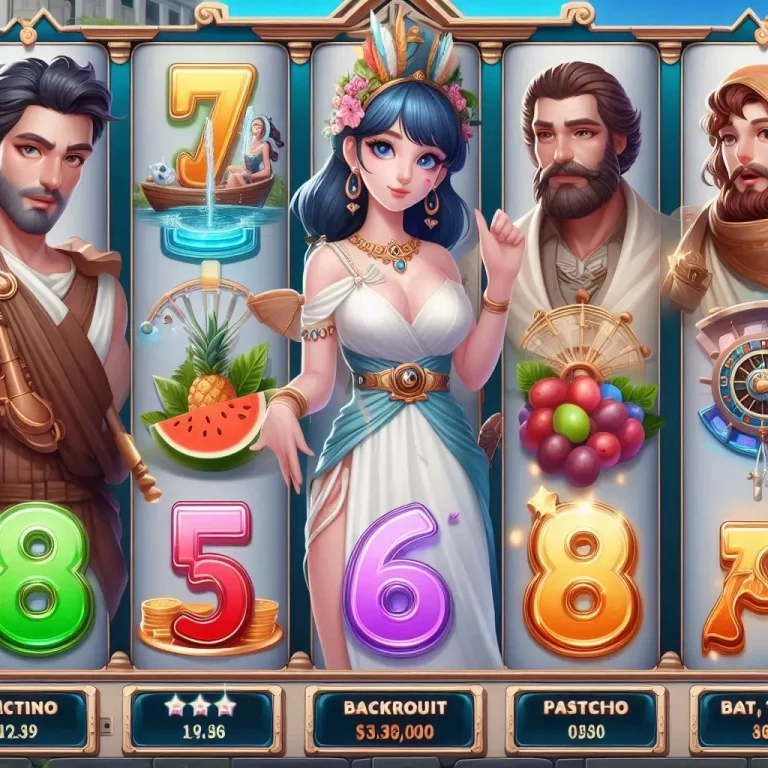768x768 pixels.
Task: Click the BACKROUIT panel
Action: pyautogui.click(x=395, y=718)
